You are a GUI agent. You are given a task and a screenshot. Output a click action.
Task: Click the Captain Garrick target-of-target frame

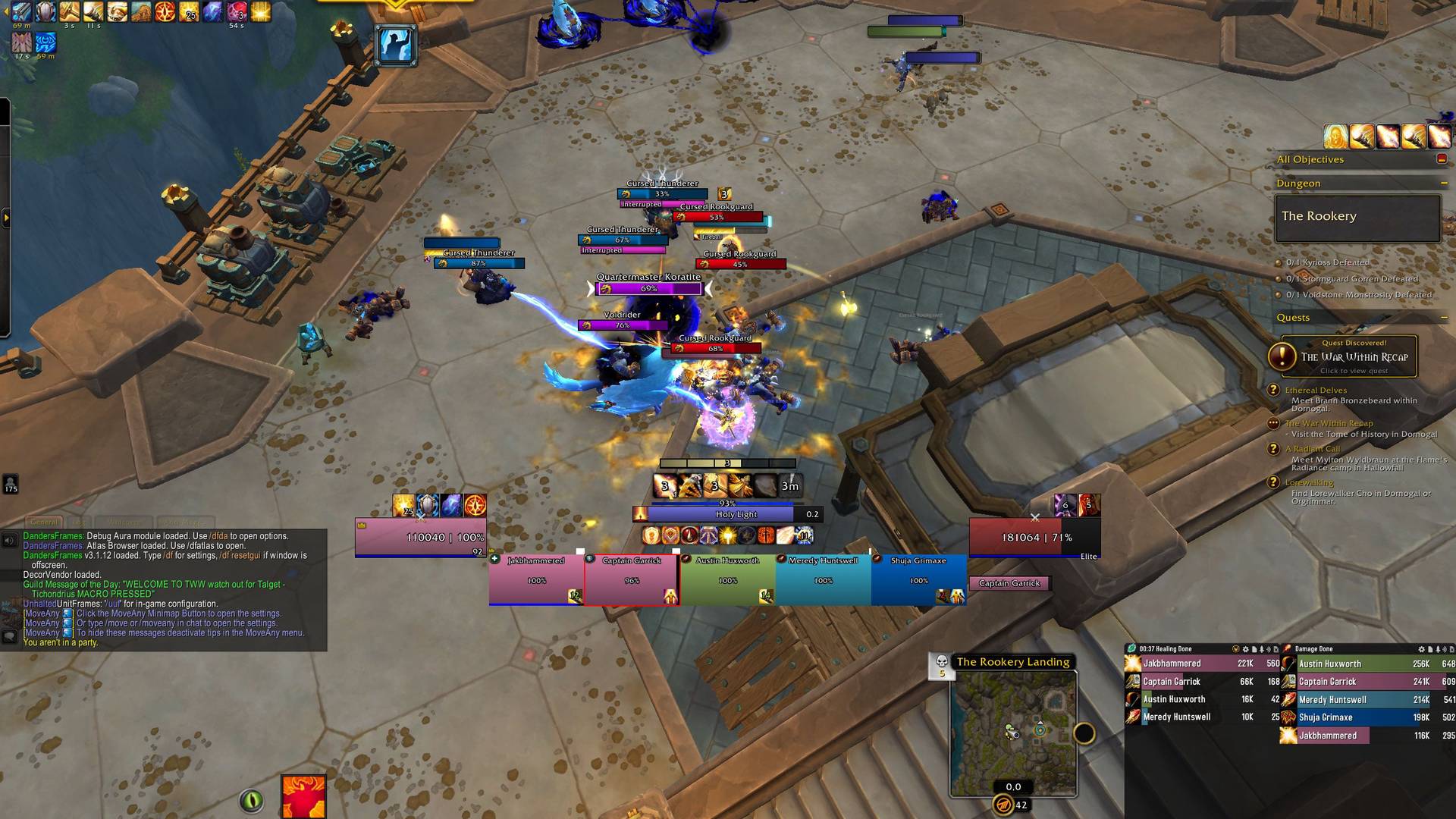(1009, 583)
